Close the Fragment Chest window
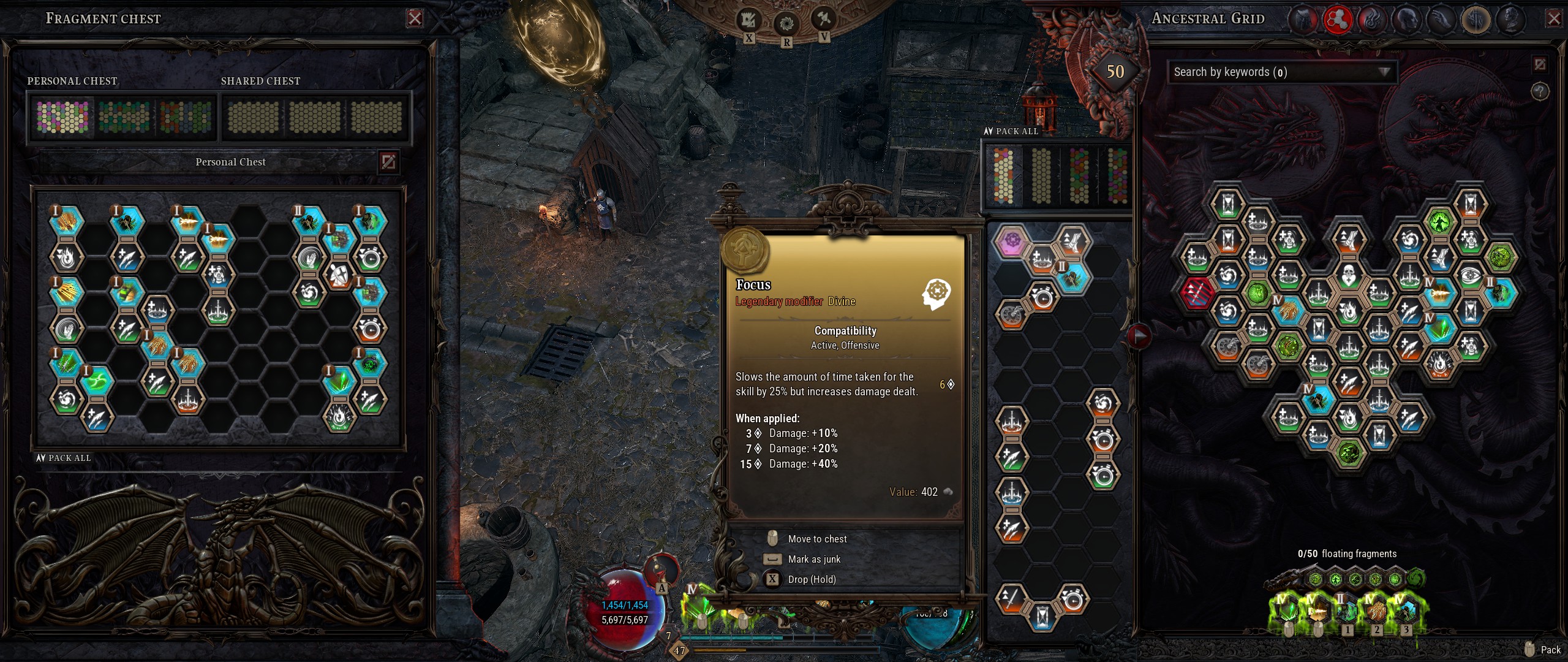The image size is (1568, 662). click(415, 18)
